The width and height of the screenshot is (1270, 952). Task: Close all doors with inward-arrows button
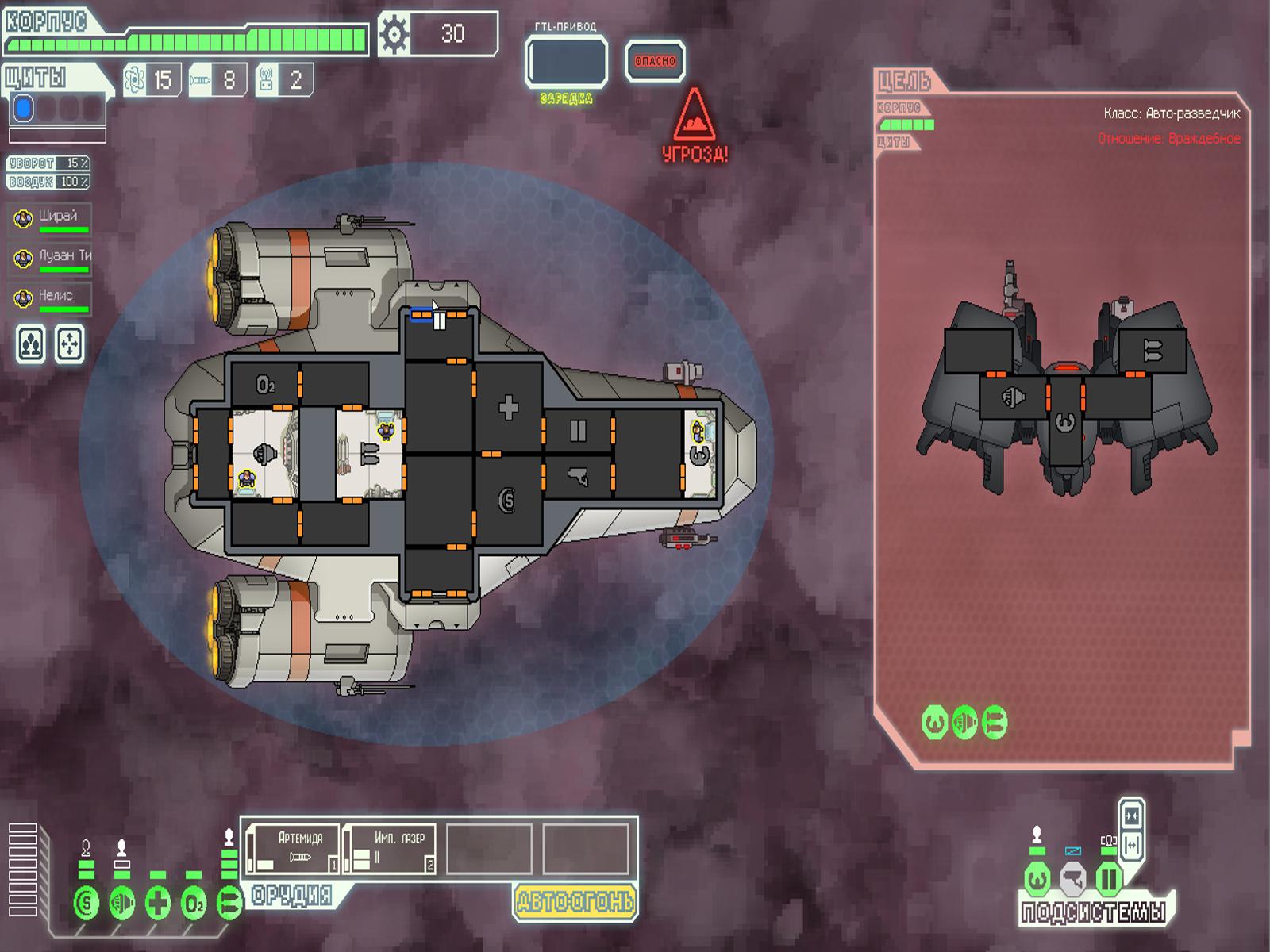pyautogui.click(x=1132, y=816)
